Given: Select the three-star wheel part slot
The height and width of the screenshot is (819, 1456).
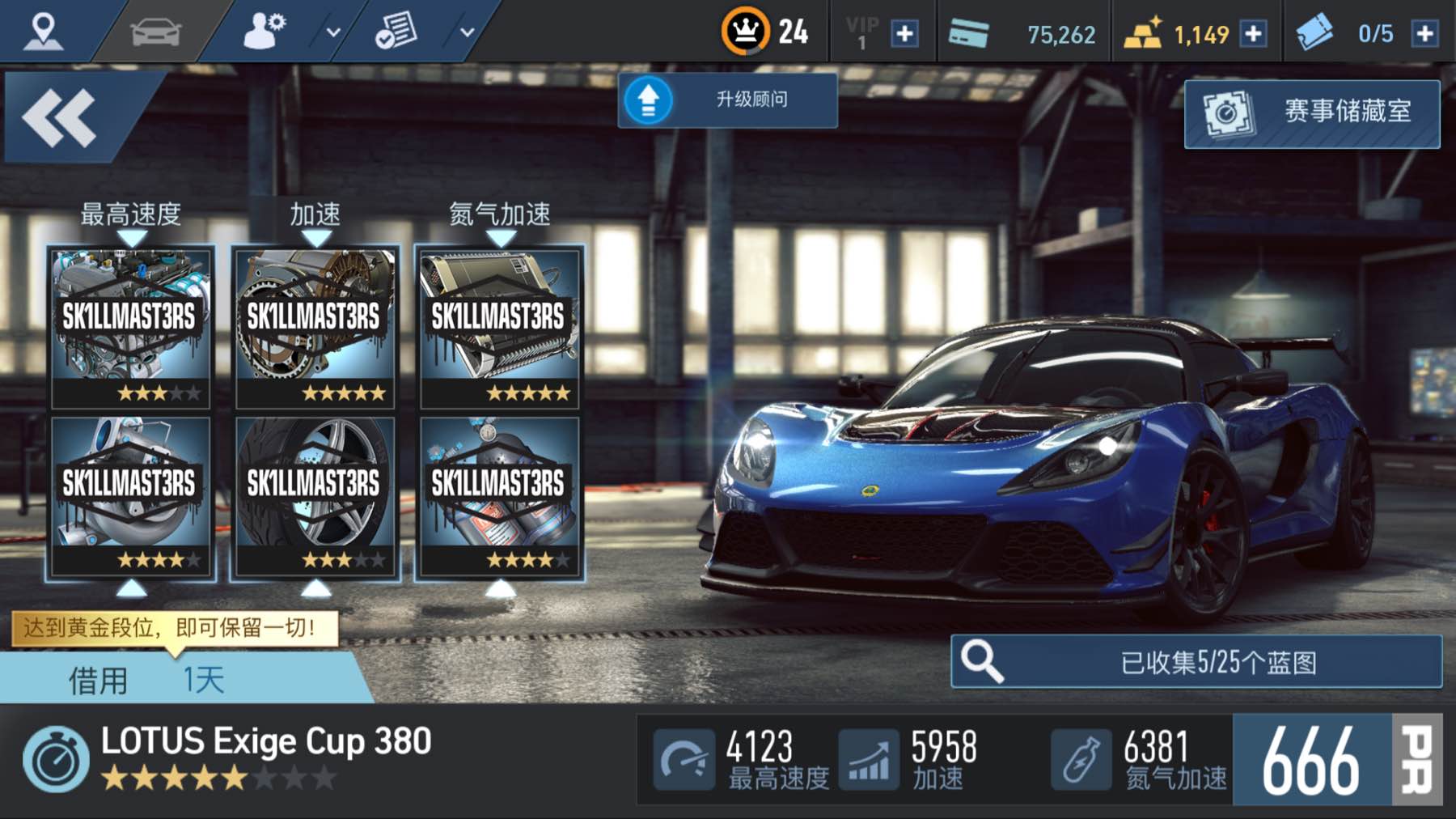Looking at the screenshot, I should pos(315,495).
